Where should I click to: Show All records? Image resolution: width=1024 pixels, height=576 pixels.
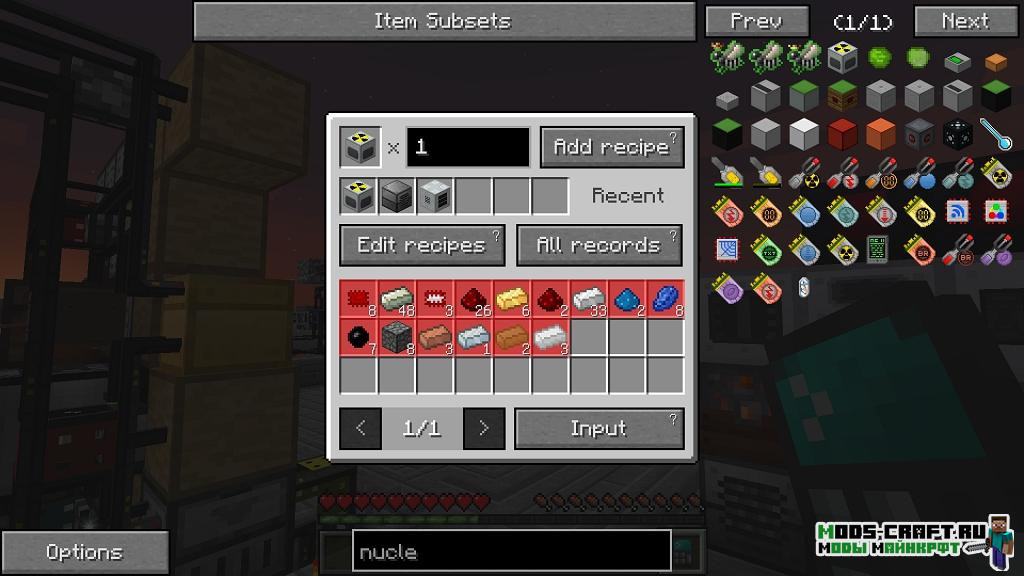coord(599,245)
